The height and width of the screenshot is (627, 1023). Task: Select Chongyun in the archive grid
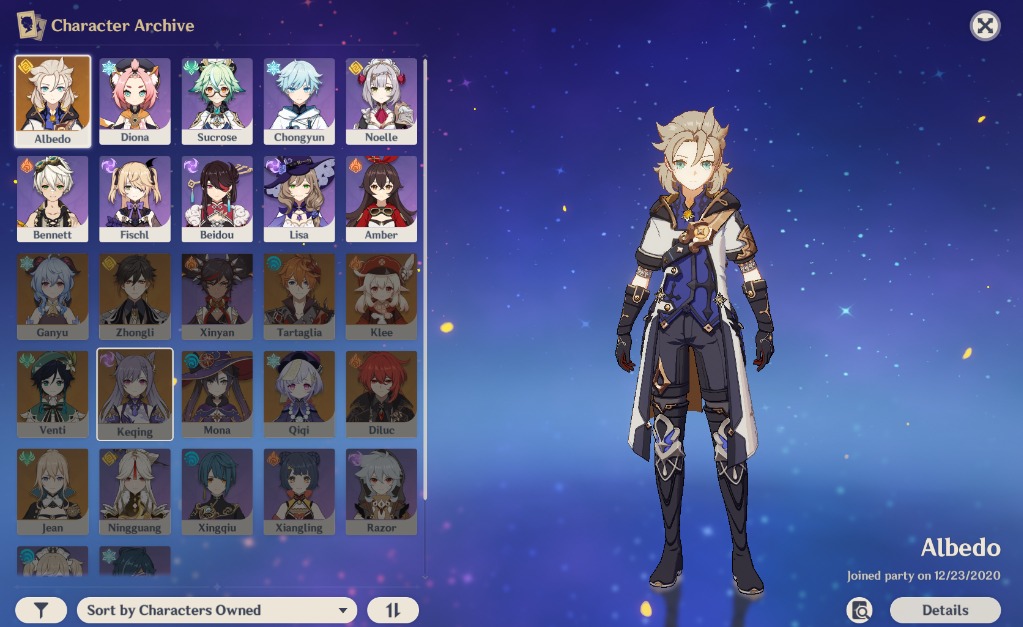point(299,101)
